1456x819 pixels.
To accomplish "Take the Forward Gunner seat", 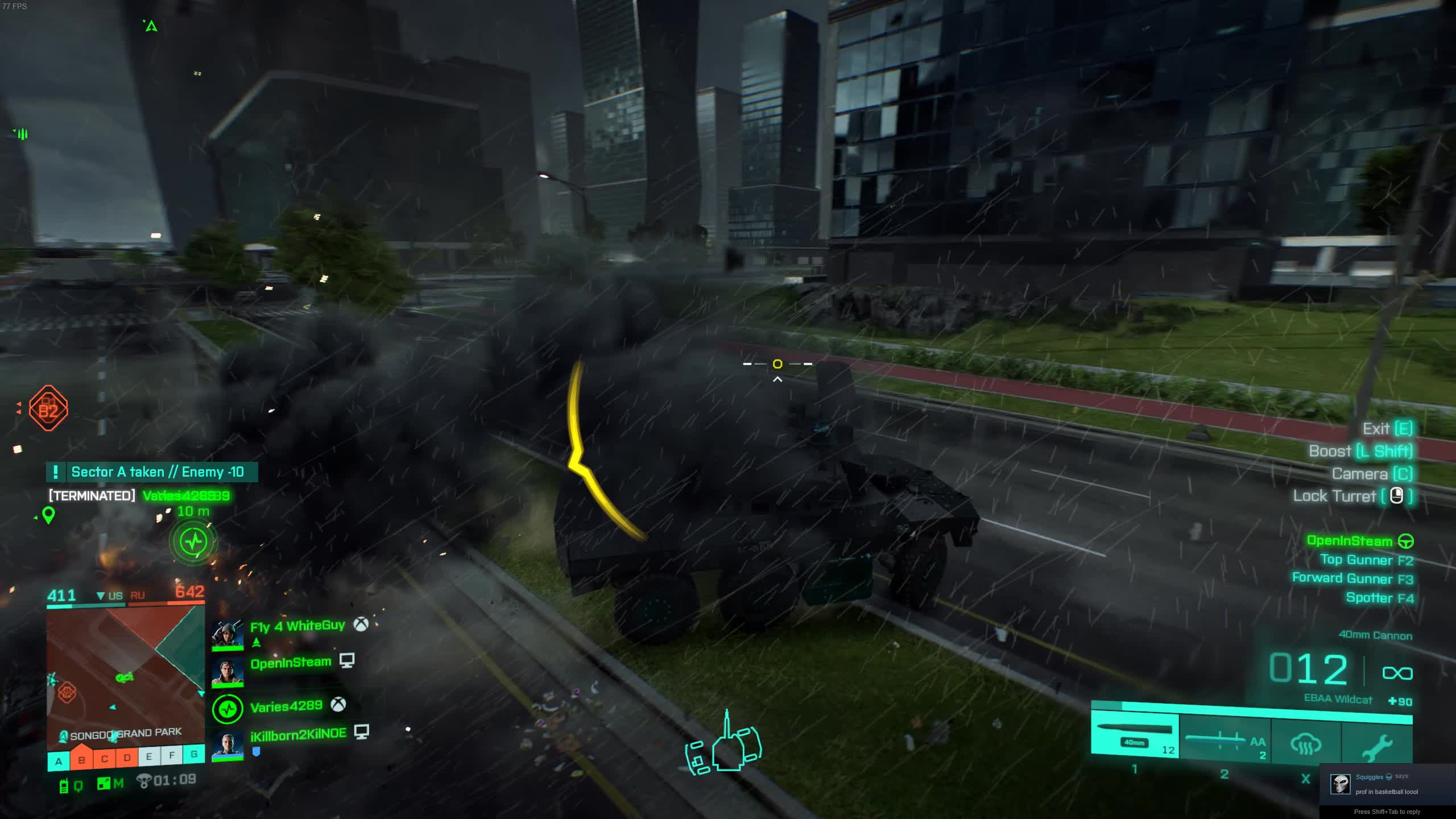I will [1352, 579].
